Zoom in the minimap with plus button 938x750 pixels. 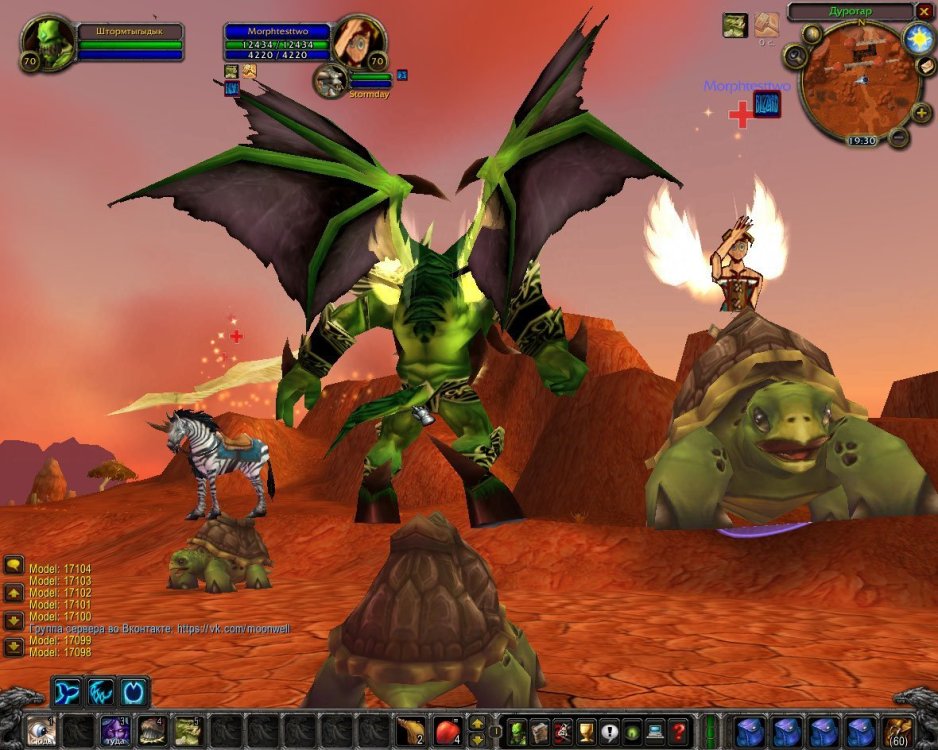tap(921, 112)
